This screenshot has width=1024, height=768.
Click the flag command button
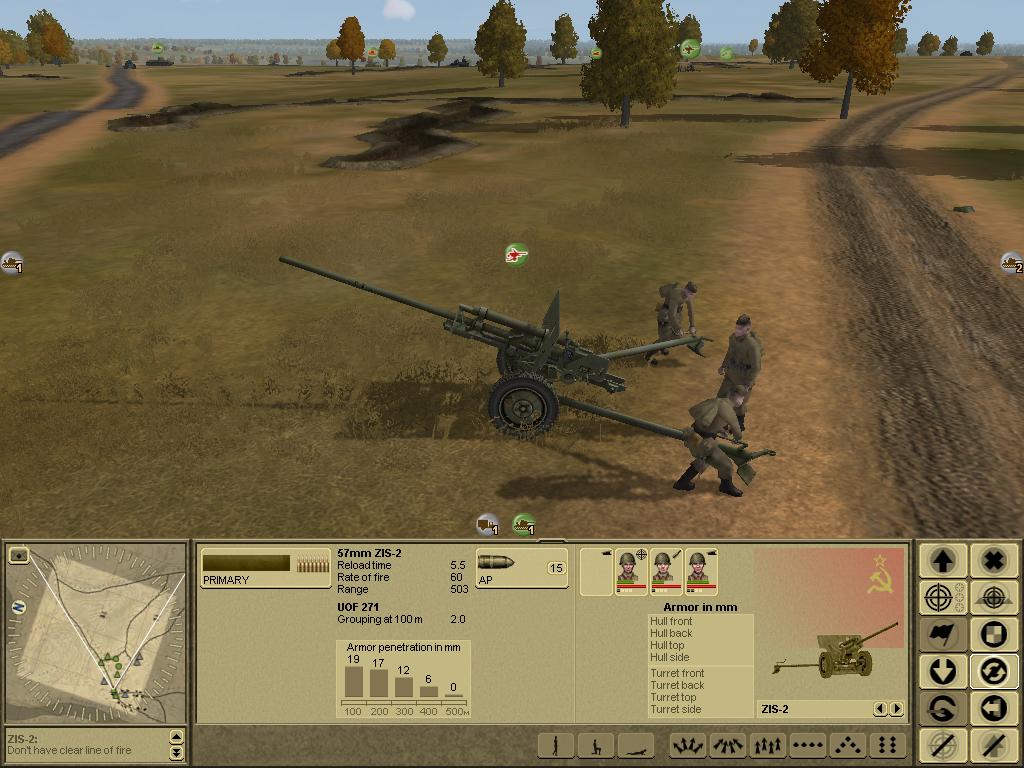942,635
